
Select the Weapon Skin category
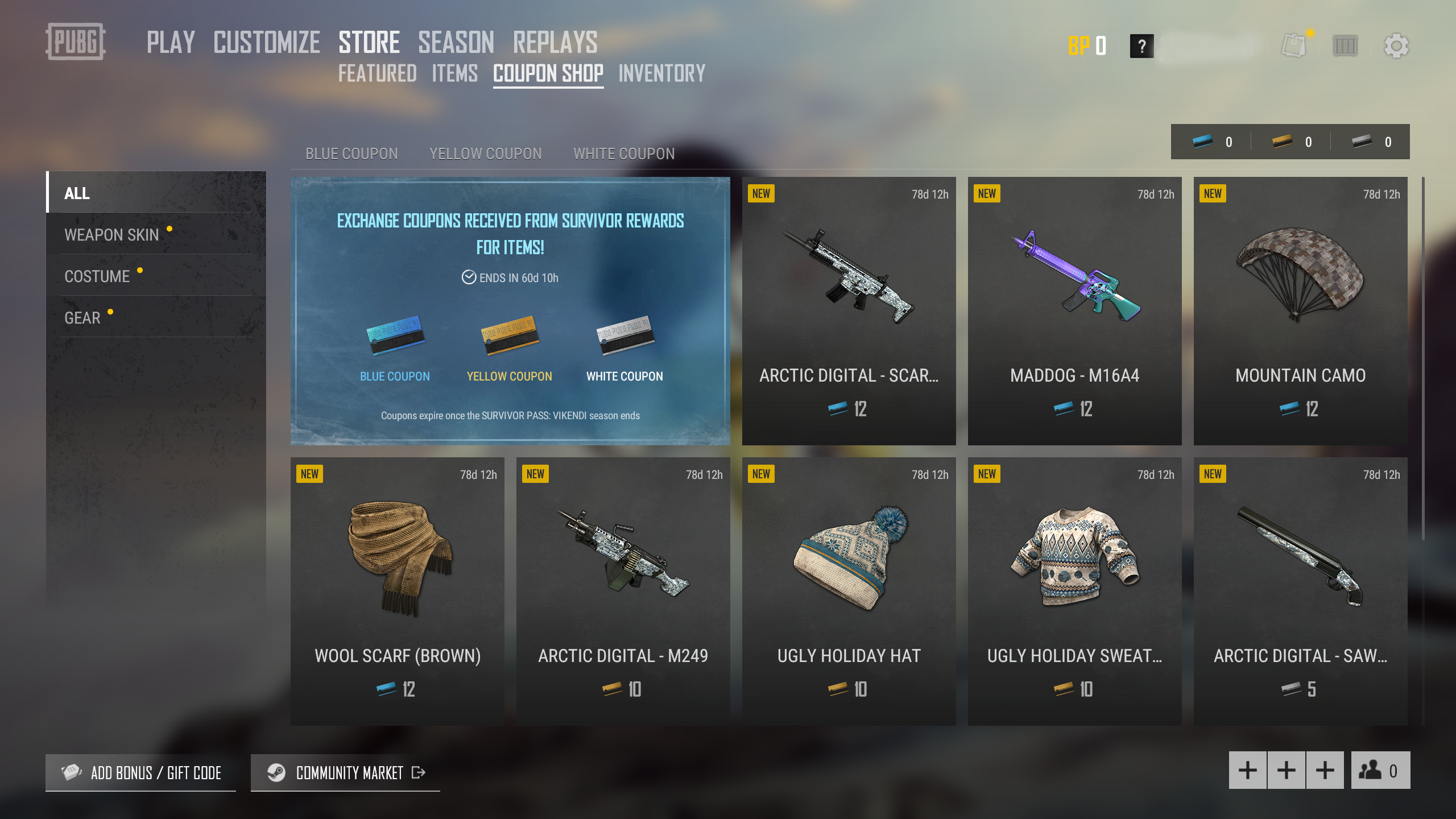point(111,234)
